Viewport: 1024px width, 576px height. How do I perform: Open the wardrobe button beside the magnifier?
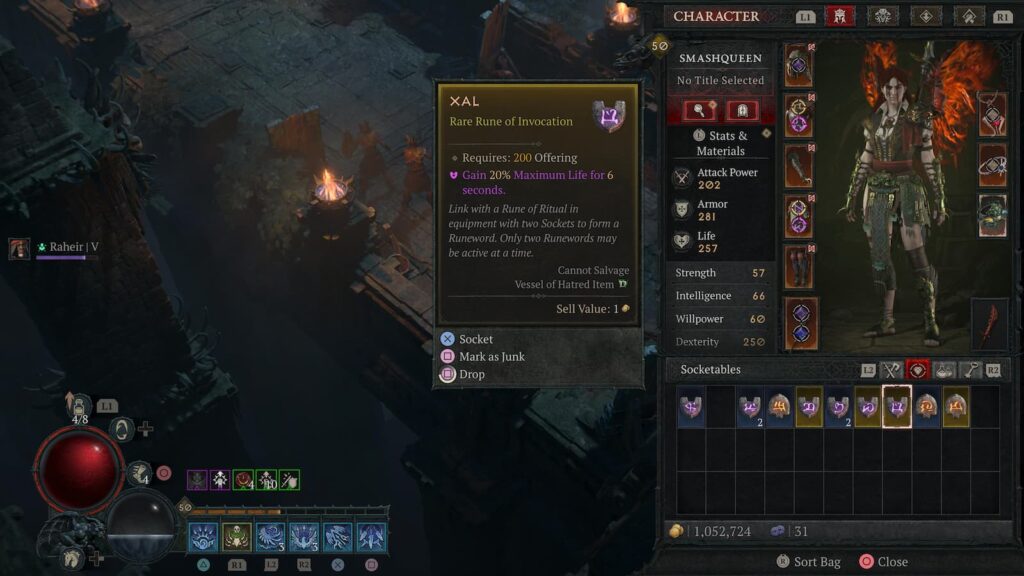tap(741, 110)
